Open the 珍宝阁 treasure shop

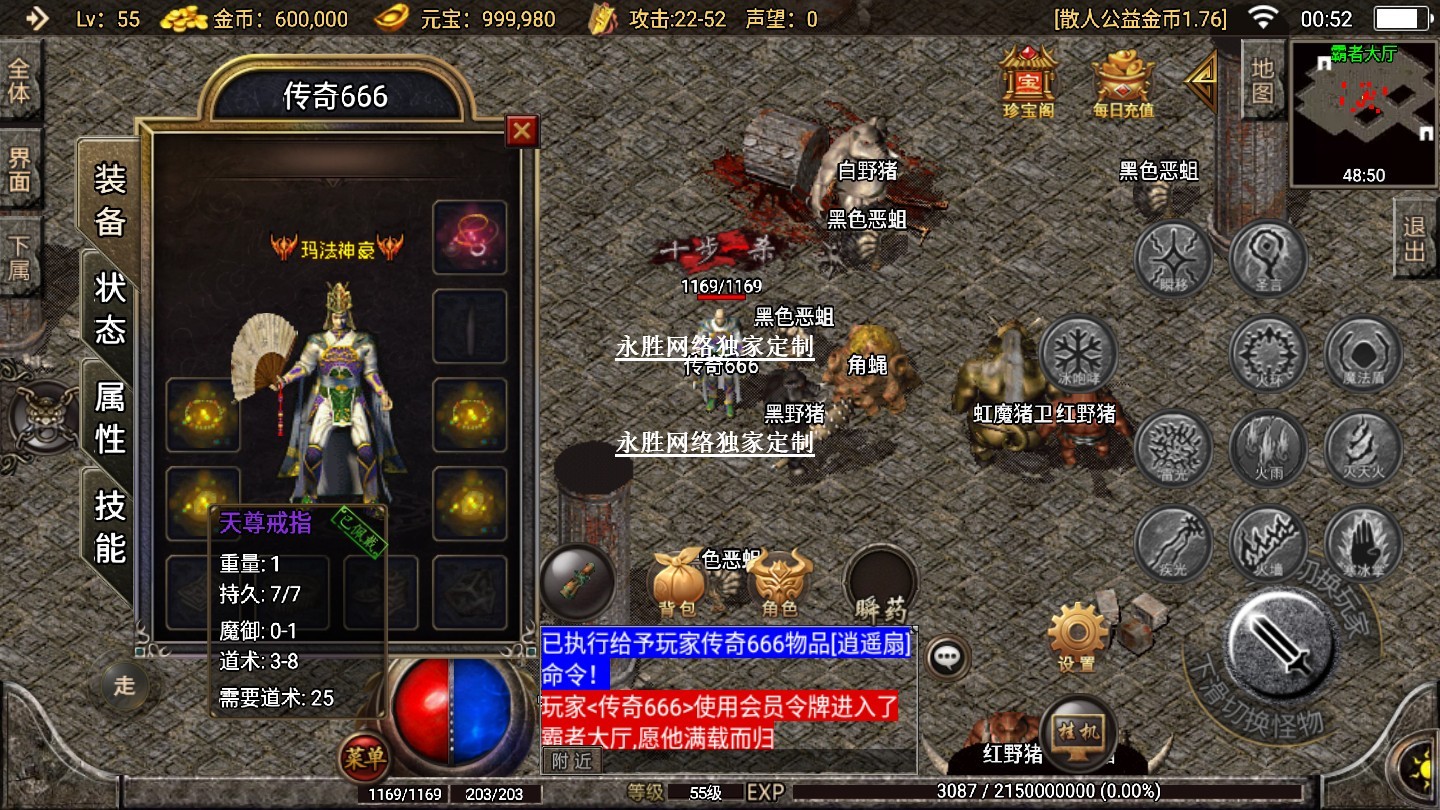point(1028,80)
